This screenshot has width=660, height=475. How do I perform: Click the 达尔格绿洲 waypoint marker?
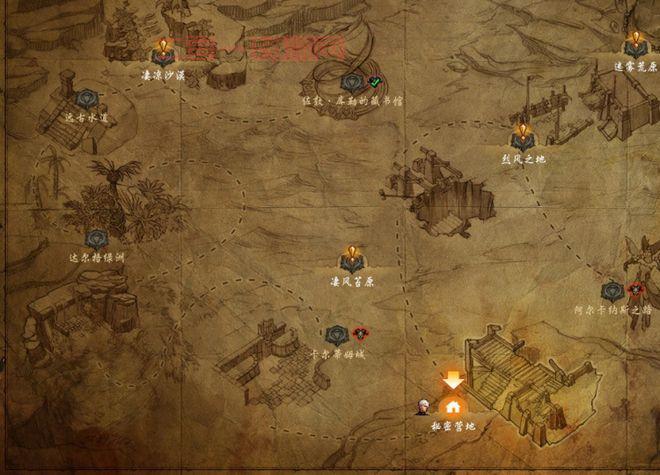[96, 239]
